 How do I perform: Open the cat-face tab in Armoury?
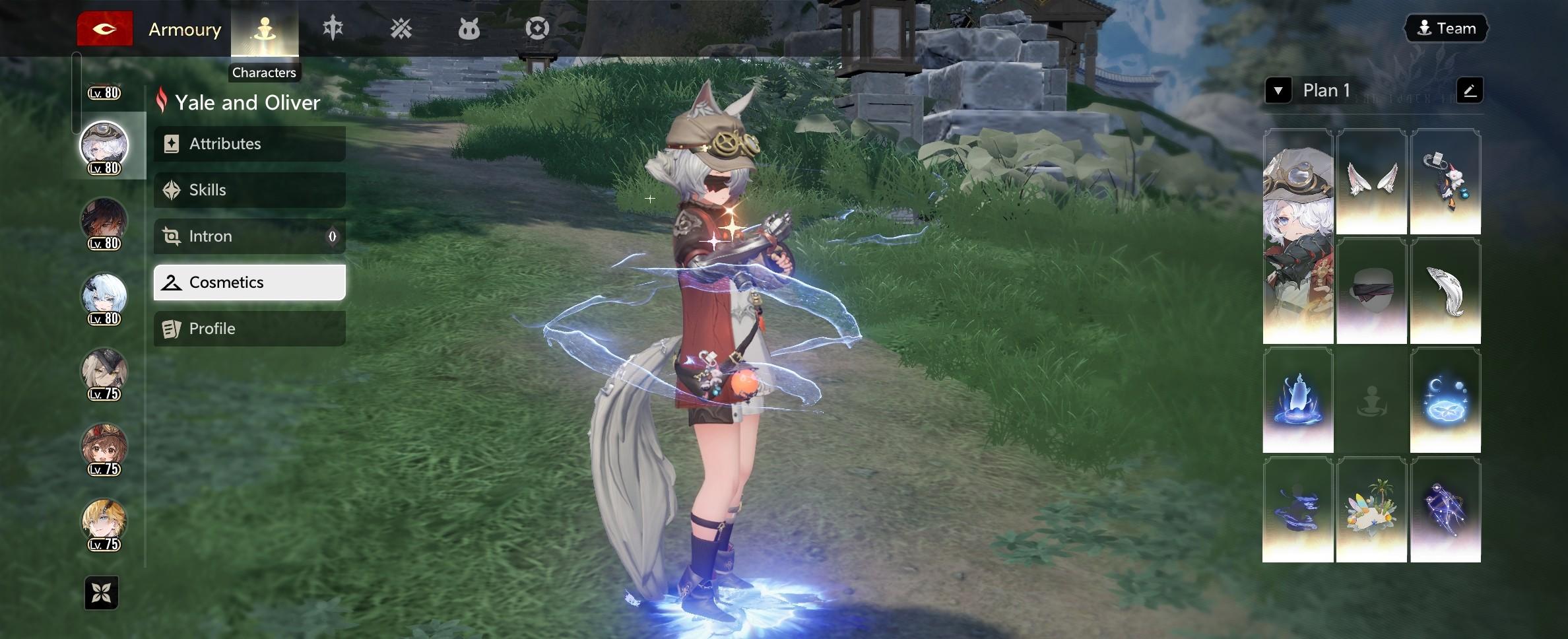click(469, 29)
